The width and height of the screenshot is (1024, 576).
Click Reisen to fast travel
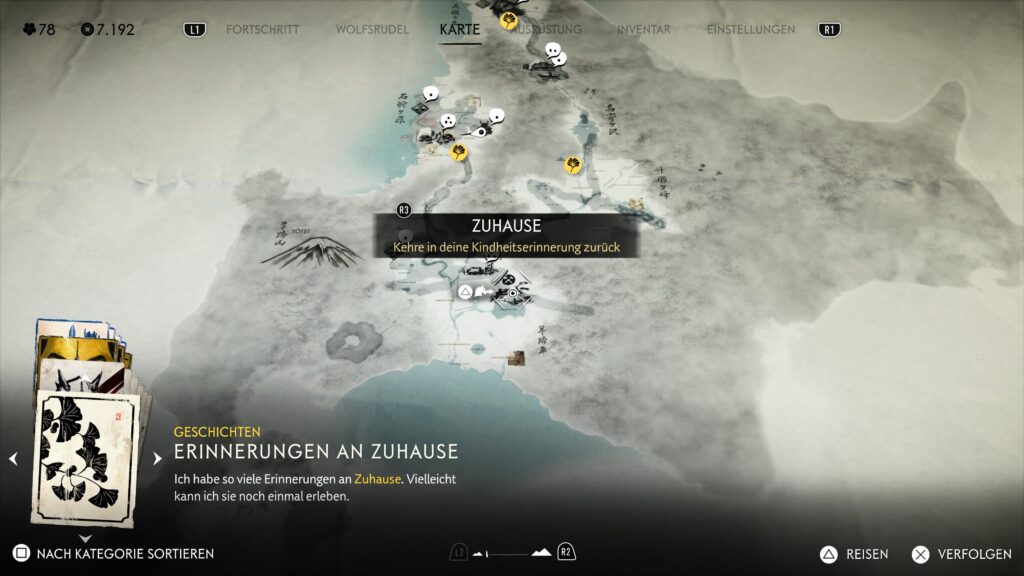tap(858, 553)
